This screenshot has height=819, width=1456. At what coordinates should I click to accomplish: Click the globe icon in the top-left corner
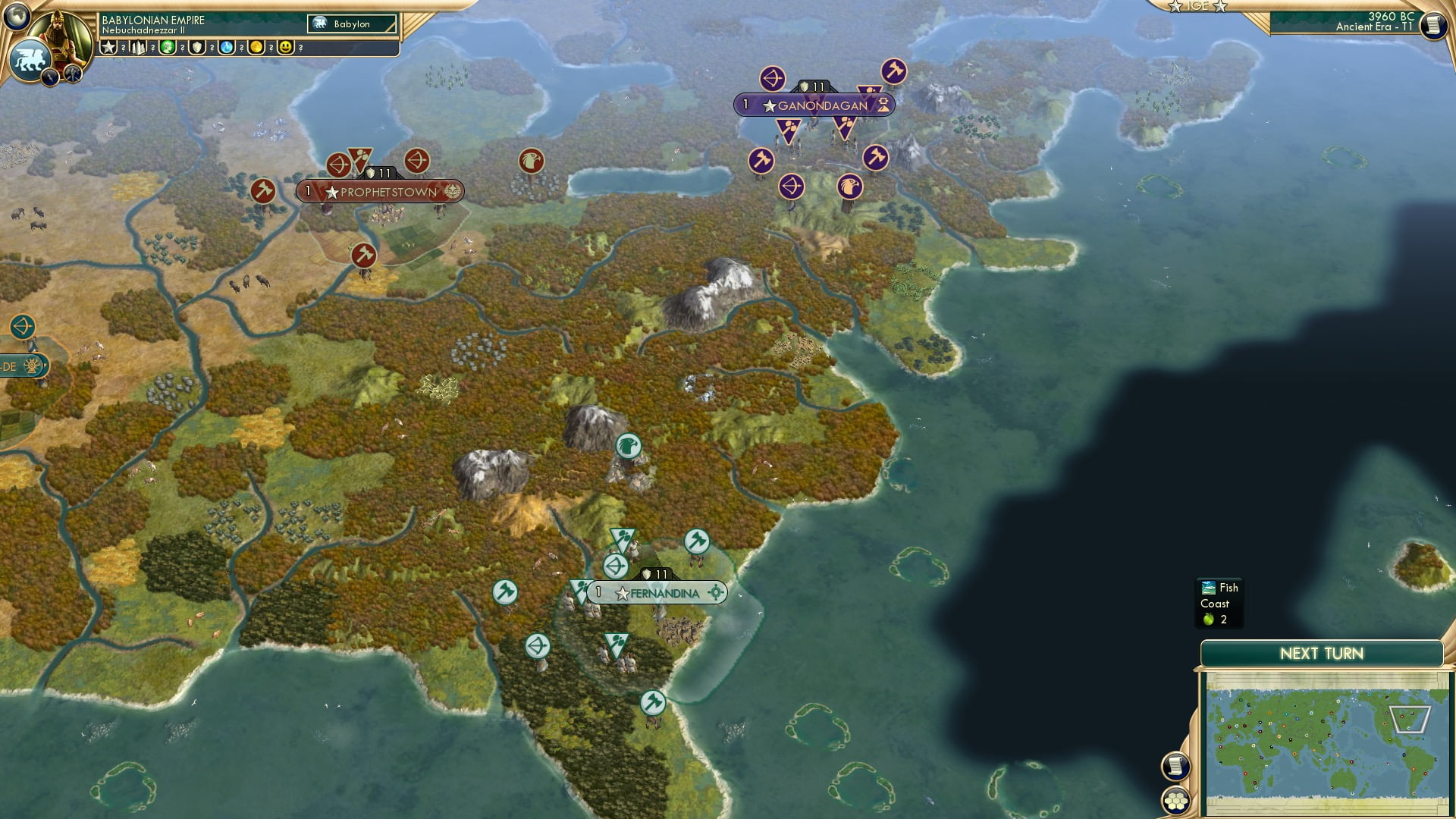coord(17,17)
